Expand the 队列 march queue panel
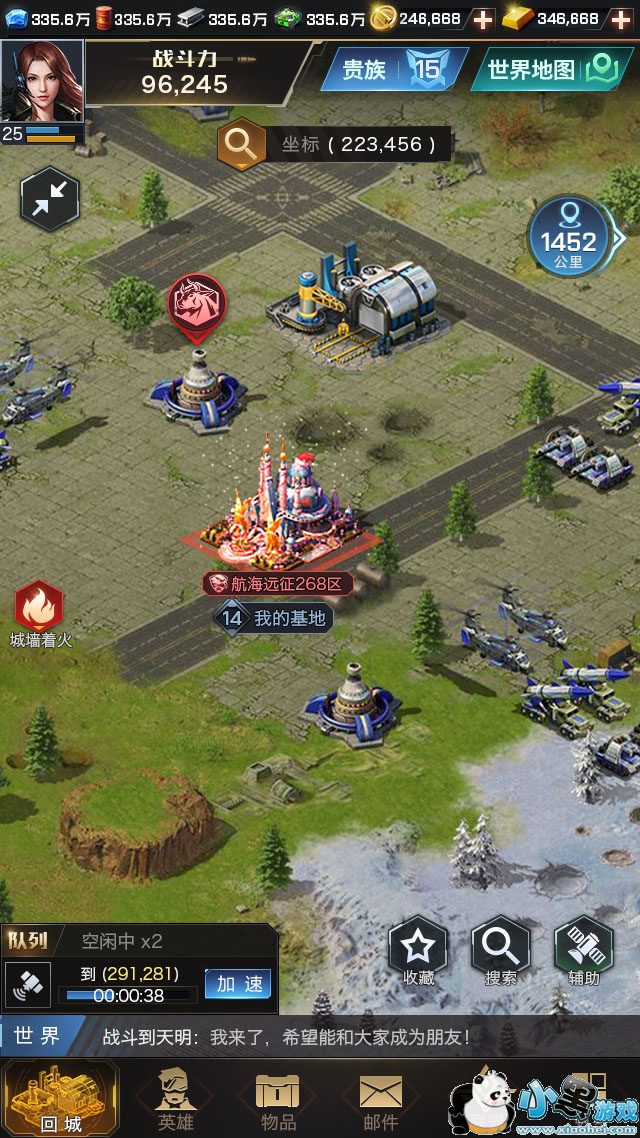The height and width of the screenshot is (1138, 640). click(x=28, y=940)
